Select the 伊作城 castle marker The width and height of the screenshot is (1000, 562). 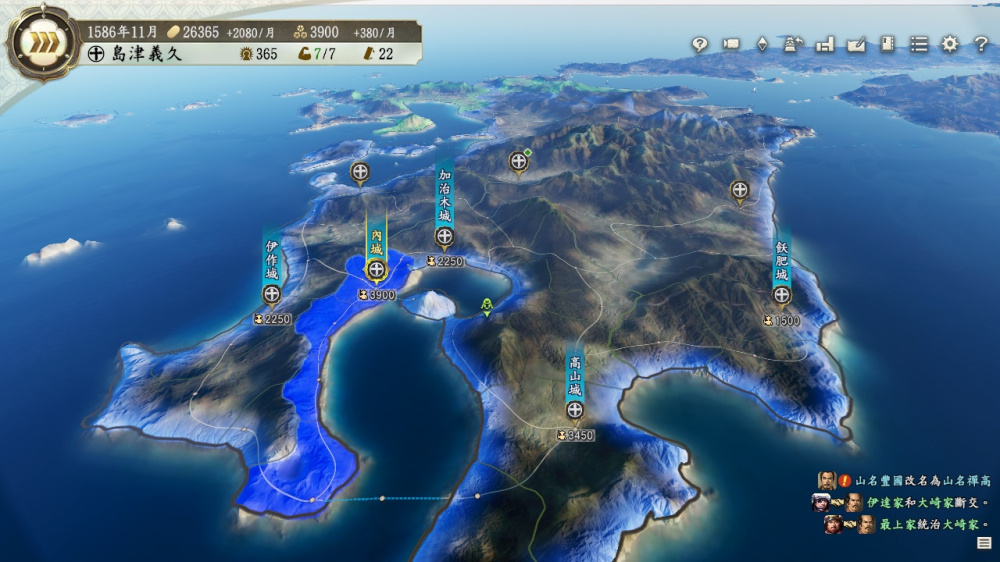(271, 294)
